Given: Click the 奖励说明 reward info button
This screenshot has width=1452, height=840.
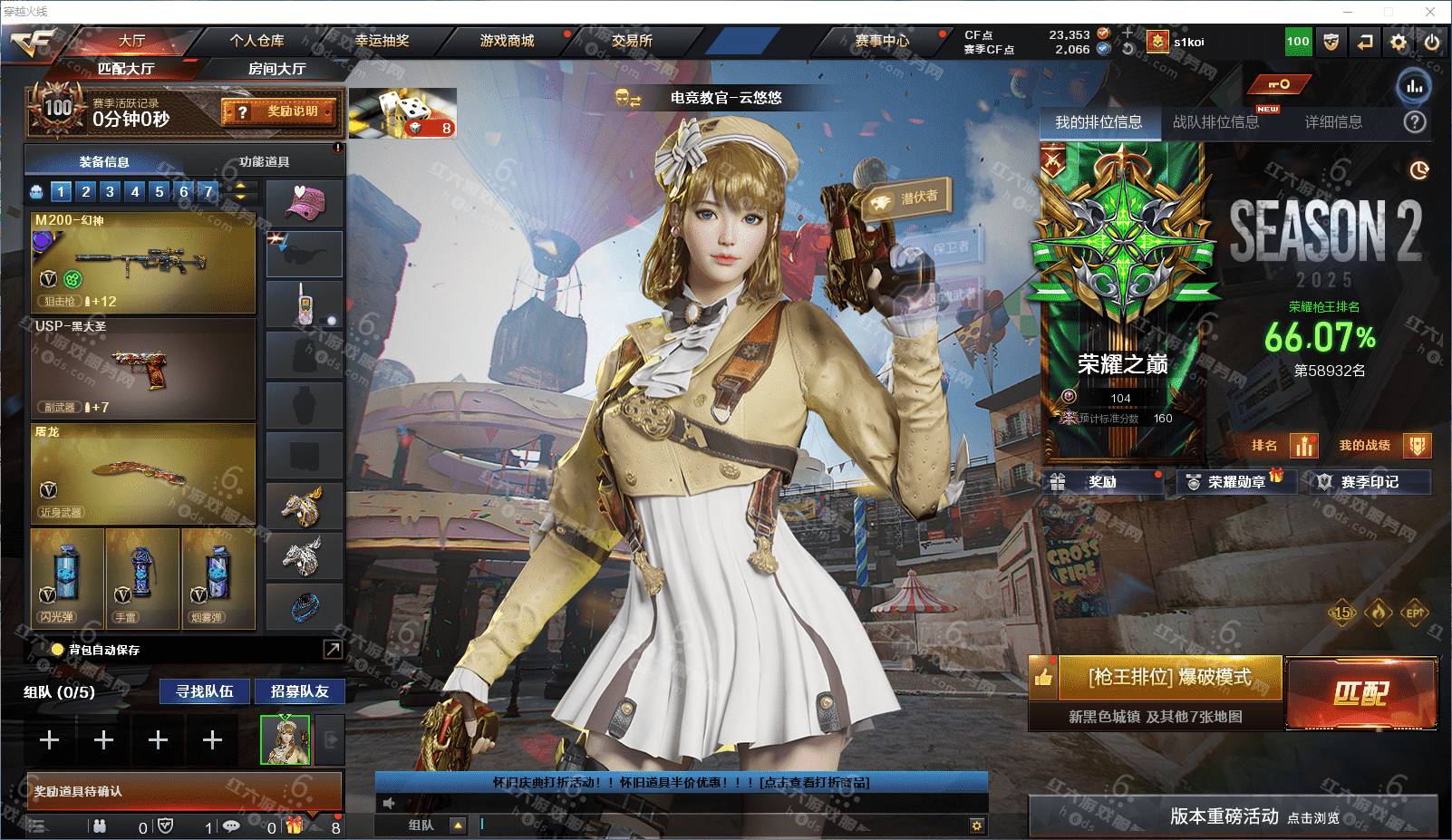Looking at the screenshot, I should (x=280, y=111).
